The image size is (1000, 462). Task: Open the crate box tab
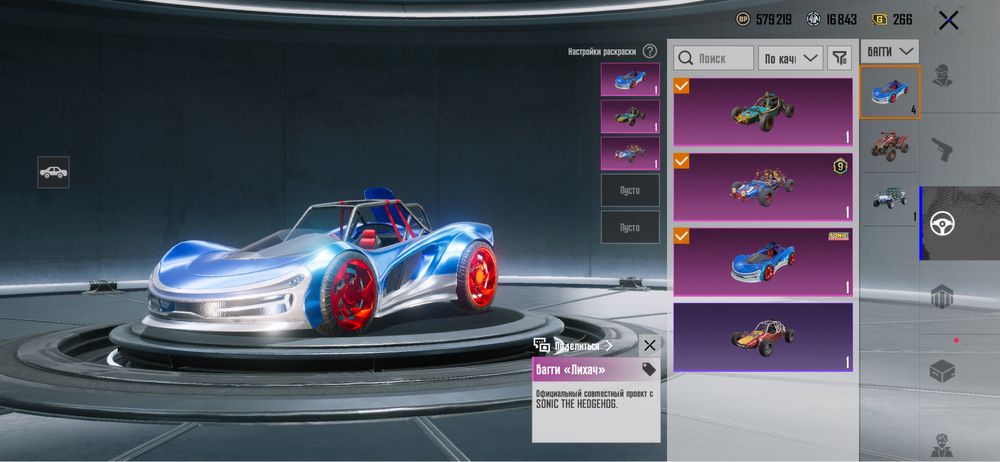coord(942,371)
